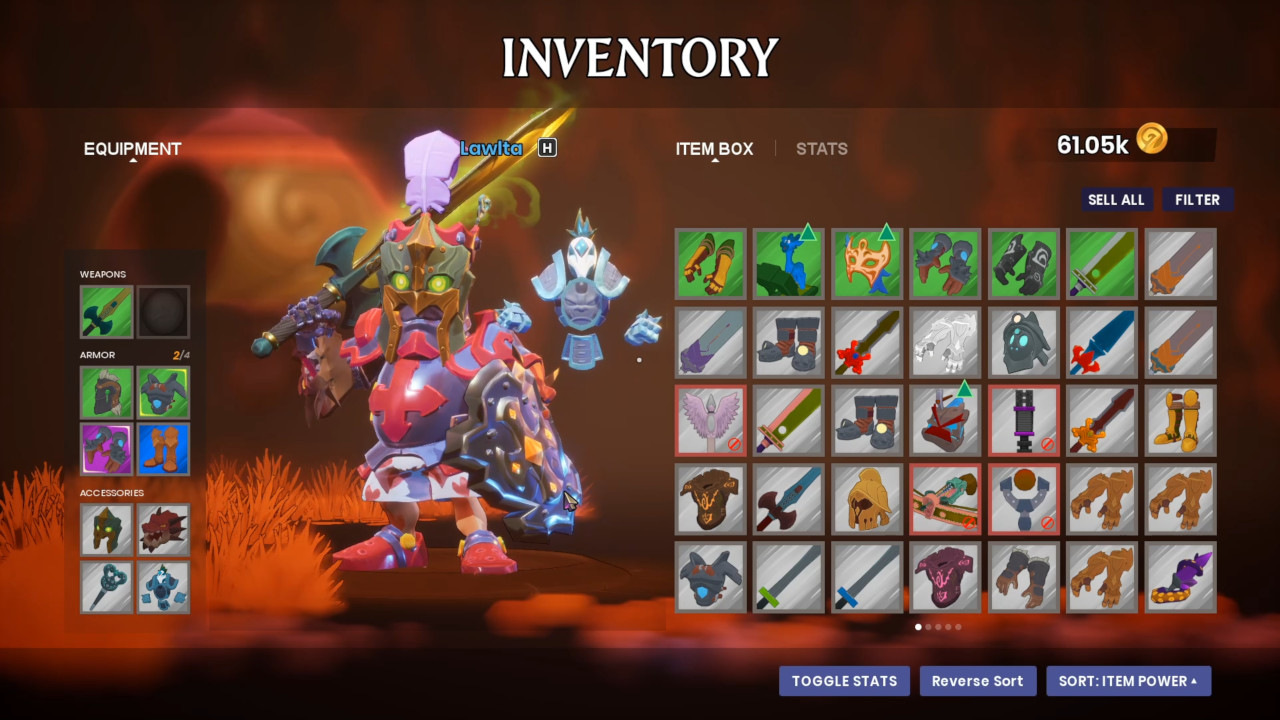Choose the bronze chest armor item
The image size is (1280, 720).
[711, 498]
